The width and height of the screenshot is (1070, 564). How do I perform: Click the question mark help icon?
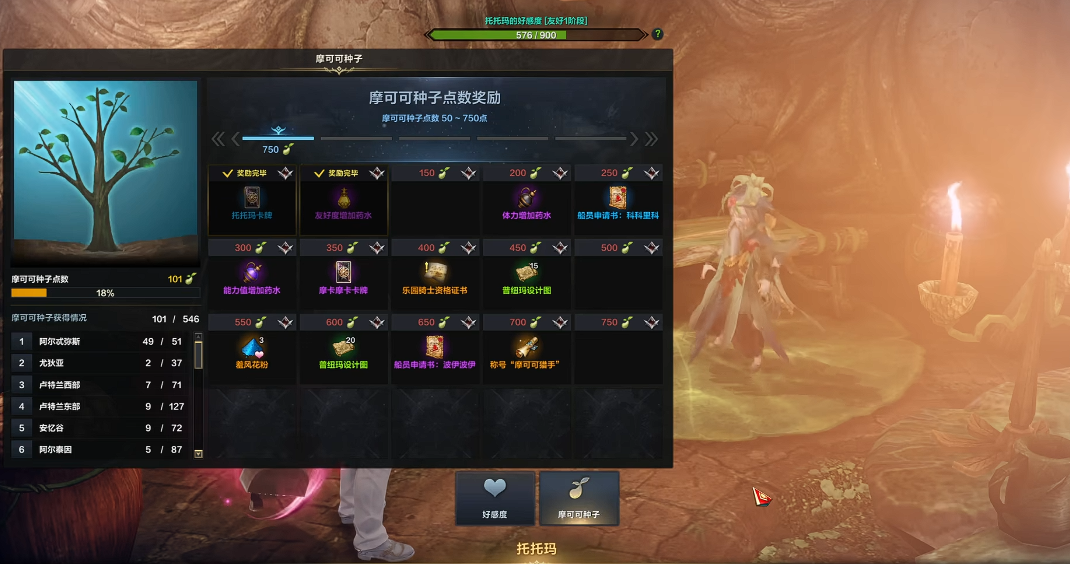tap(657, 34)
